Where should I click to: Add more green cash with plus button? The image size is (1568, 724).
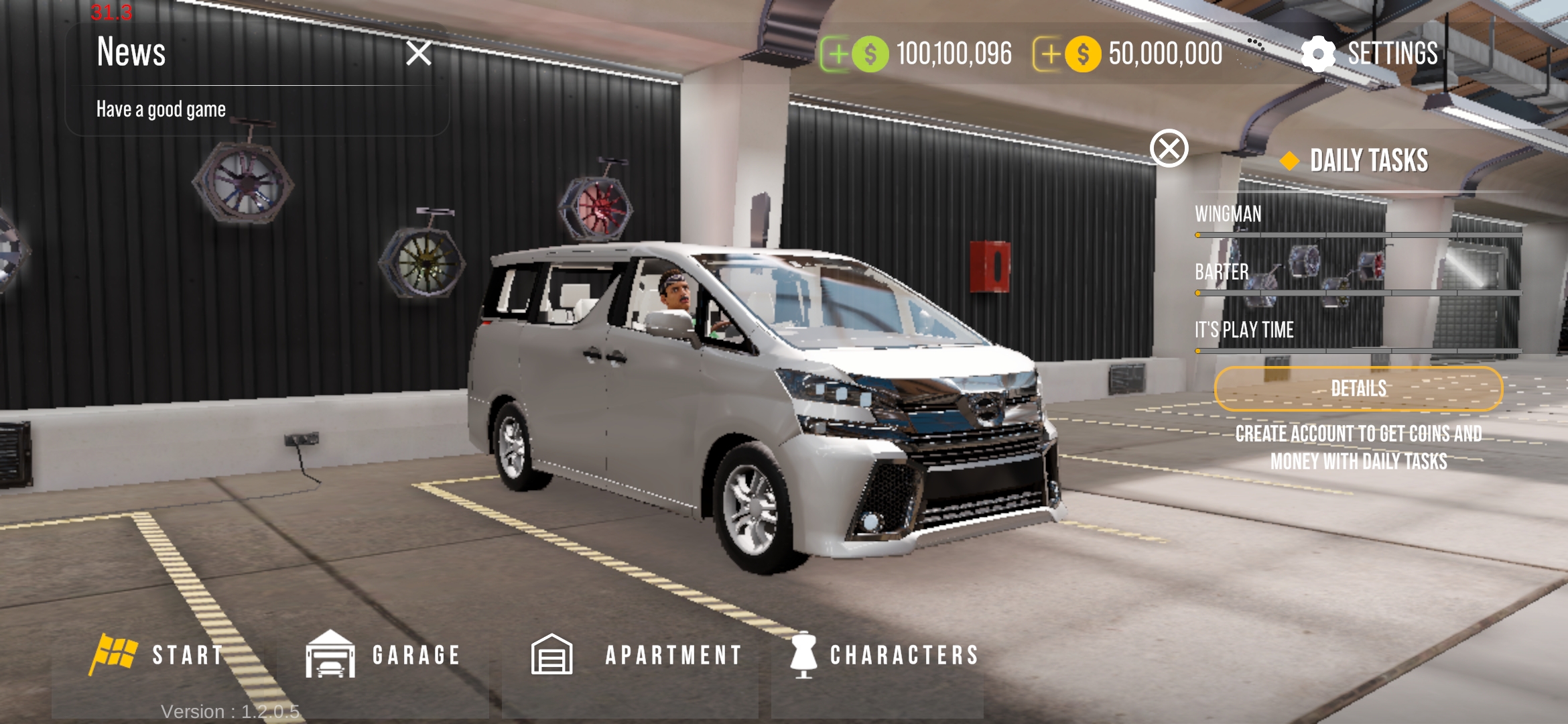click(x=837, y=54)
